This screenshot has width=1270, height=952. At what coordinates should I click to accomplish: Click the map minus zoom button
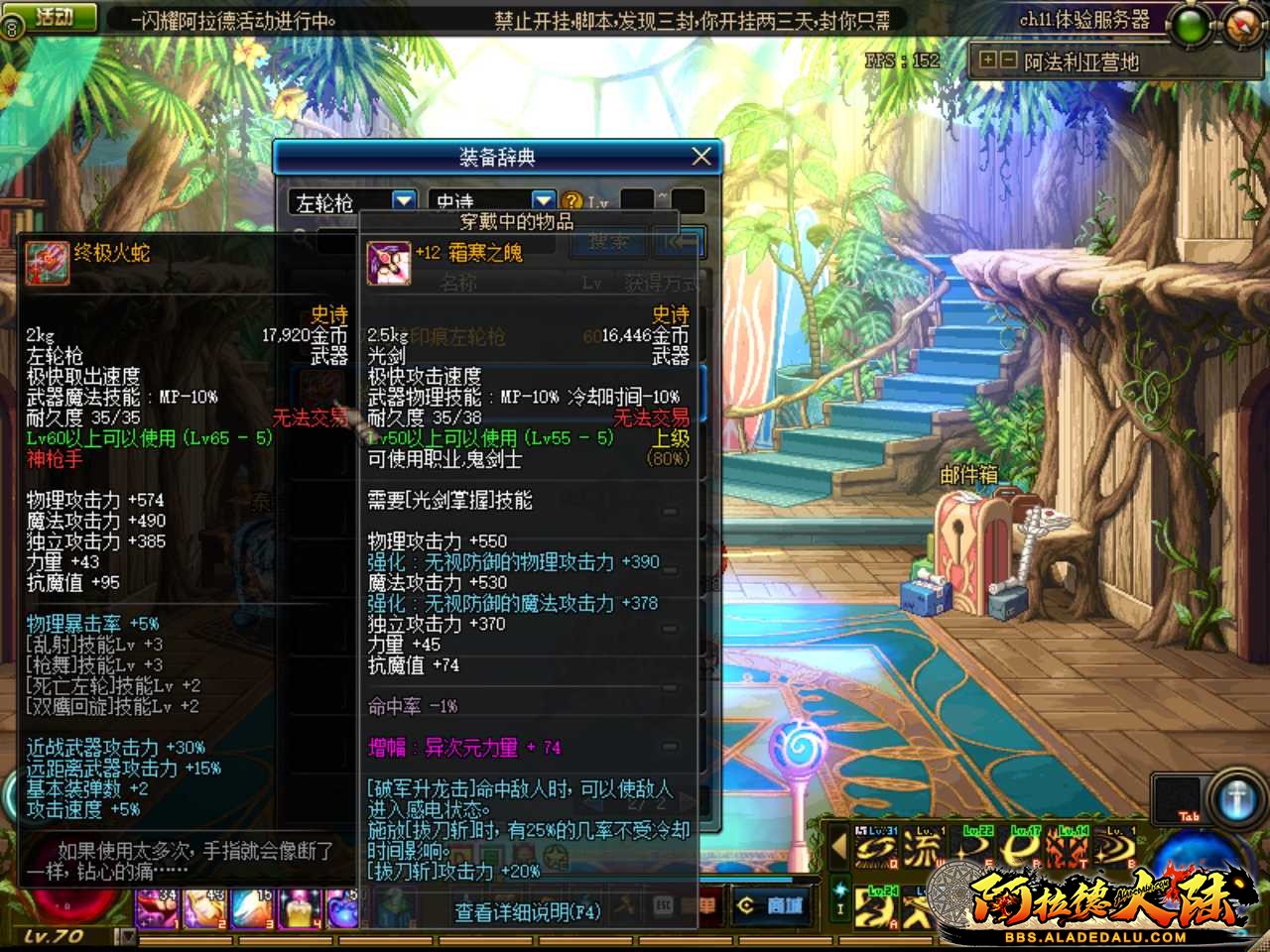point(1007,60)
